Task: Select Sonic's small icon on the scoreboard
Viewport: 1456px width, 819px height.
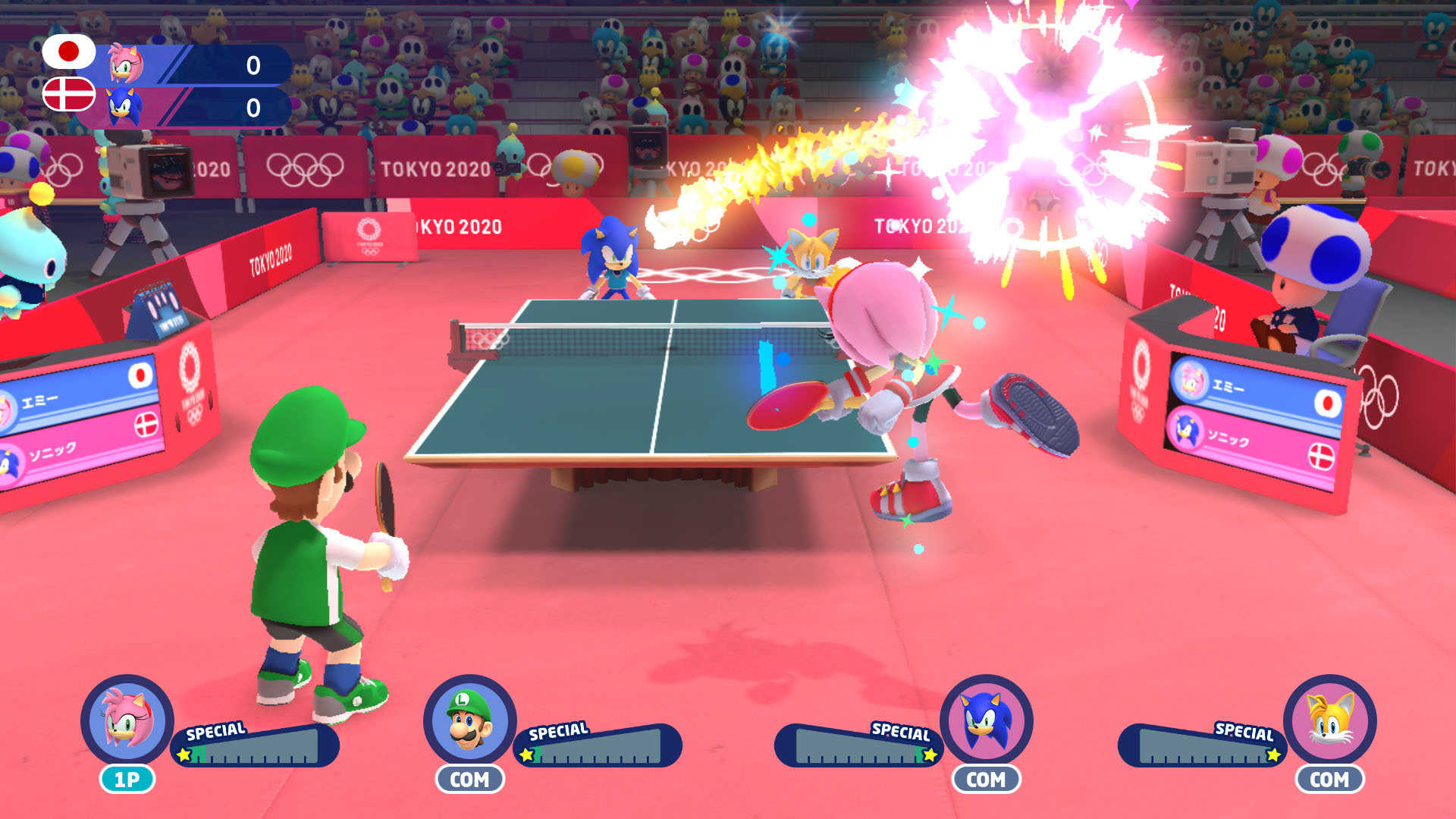Action: coord(124,106)
